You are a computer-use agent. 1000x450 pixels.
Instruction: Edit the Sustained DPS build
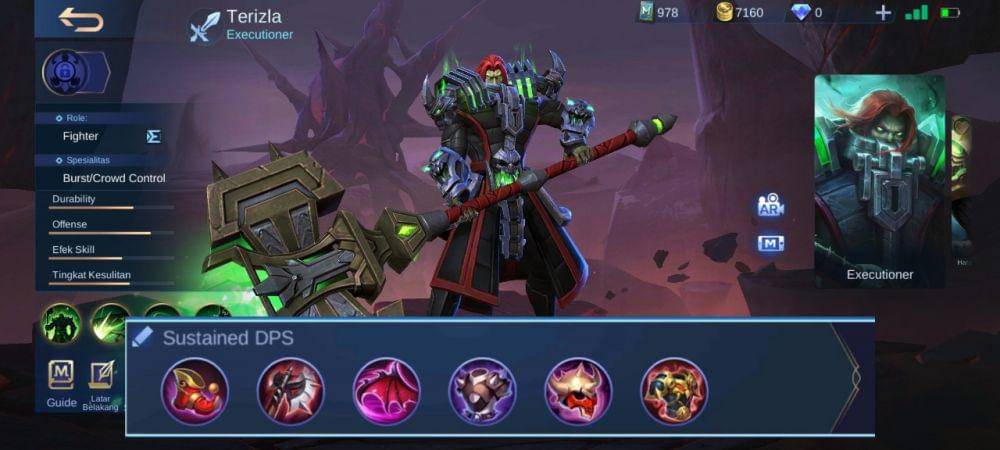coord(142,338)
